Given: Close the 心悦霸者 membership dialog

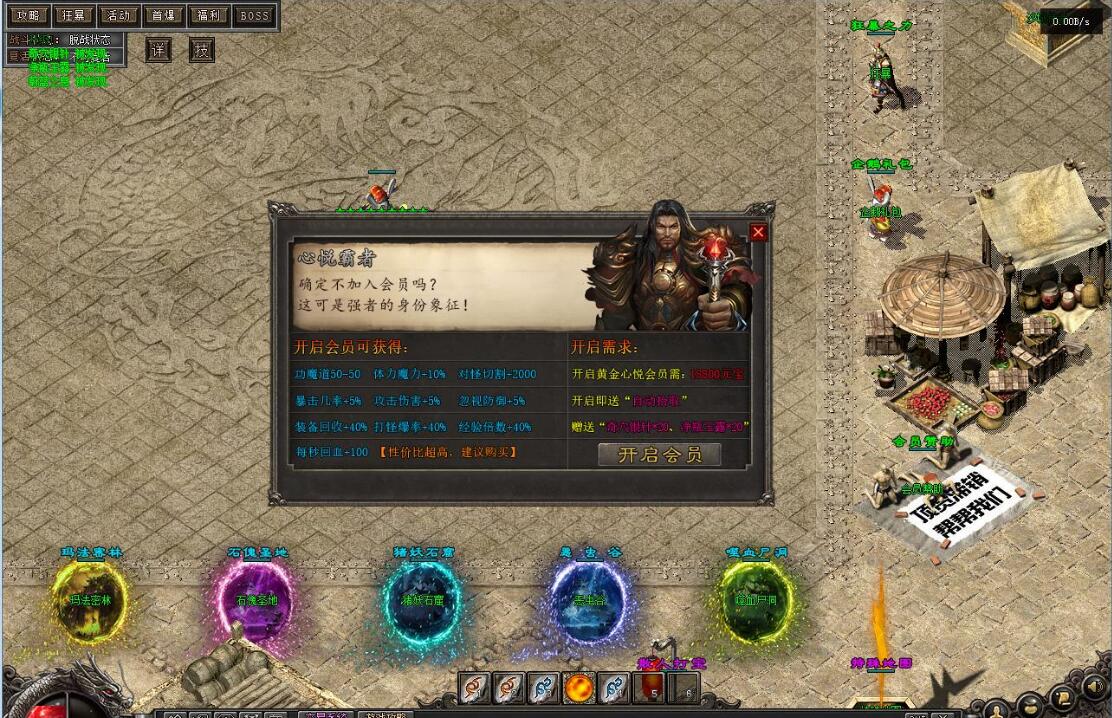Looking at the screenshot, I should (x=758, y=233).
